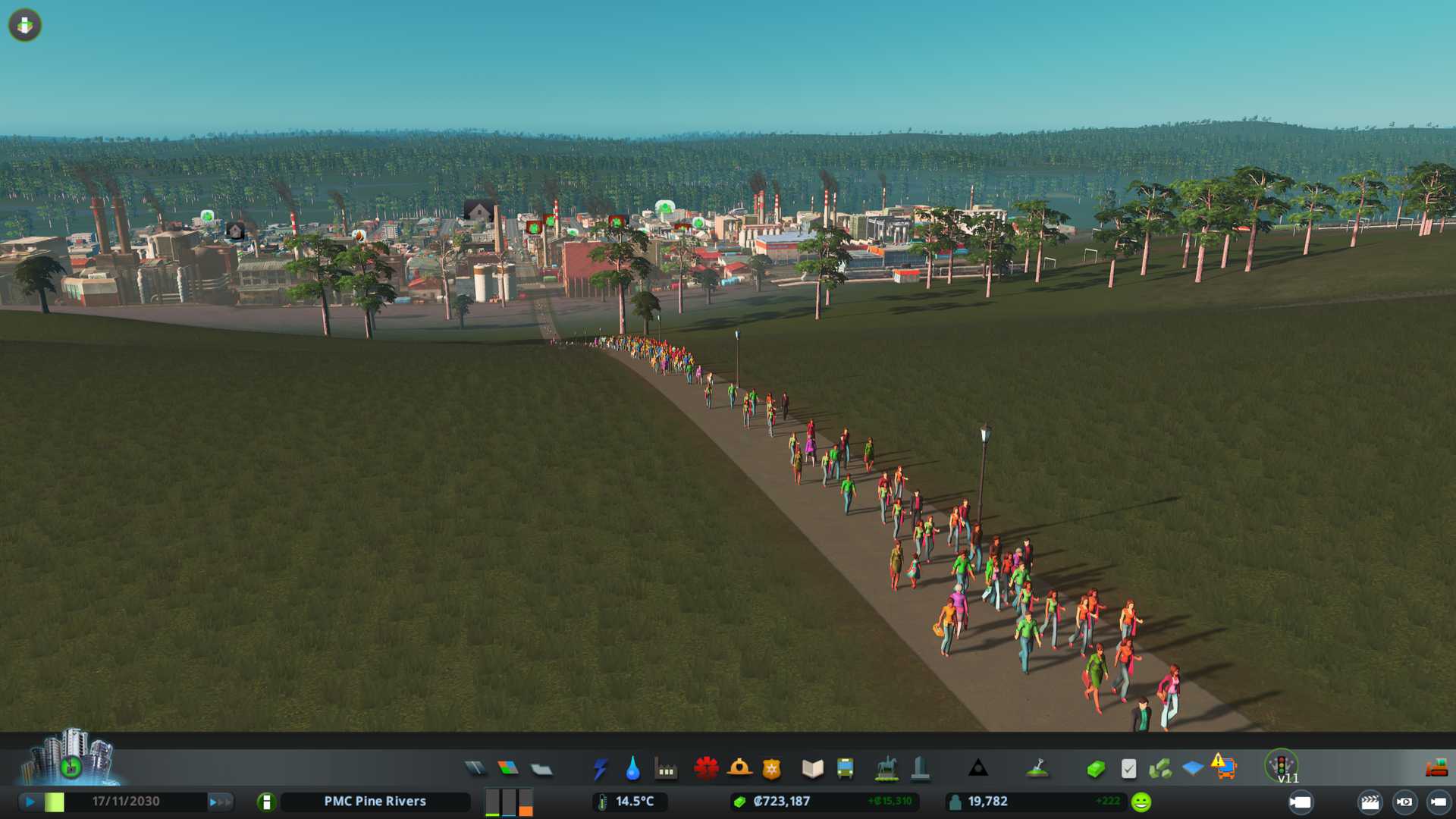Open the Parks statue decoration menu
Screen dimensions: 1456x819
[886, 769]
